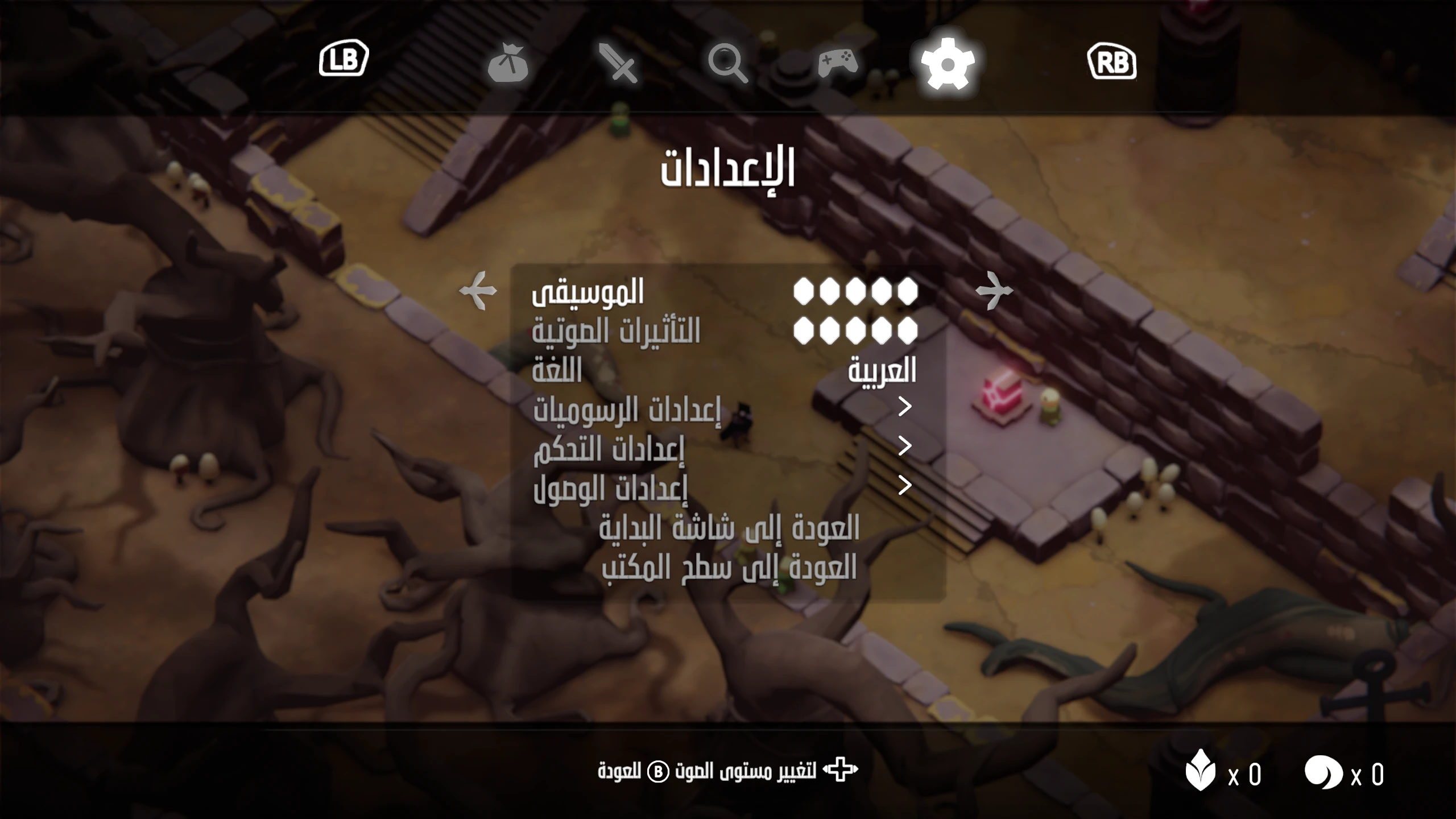Select the التأثيرات الصوتية sound effects row
This screenshot has width=1456, height=819.
[x=616, y=331]
